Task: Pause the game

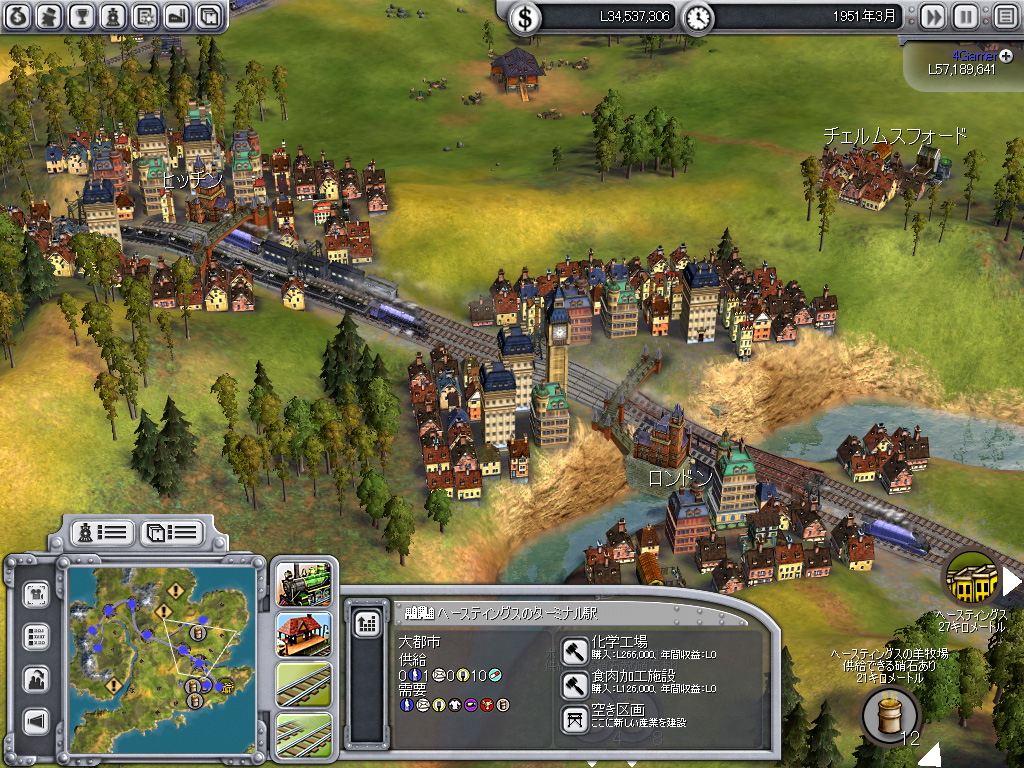Action: point(965,17)
